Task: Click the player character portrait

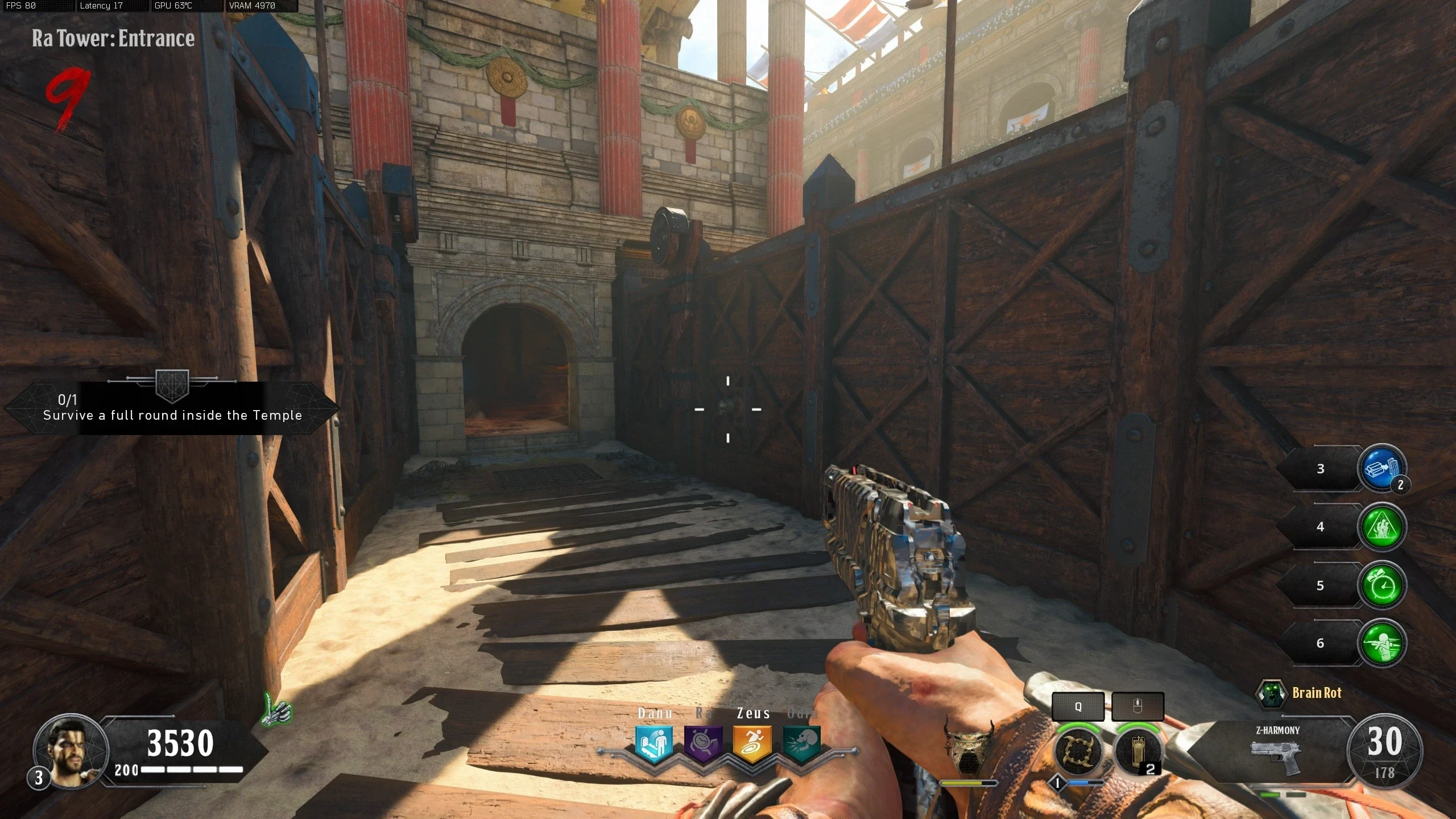Action: (72, 750)
